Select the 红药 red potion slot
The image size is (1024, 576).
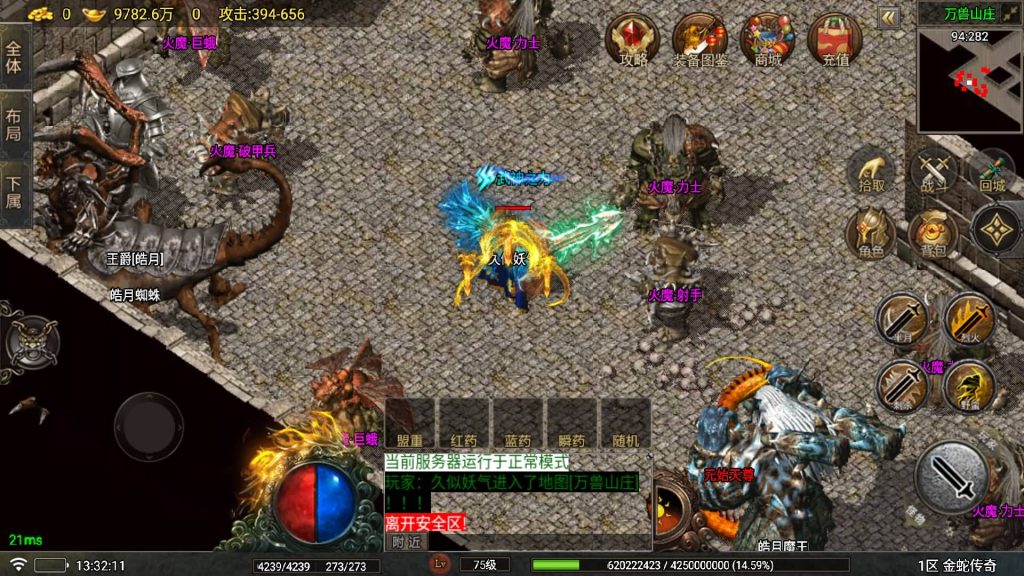pos(464,423)
